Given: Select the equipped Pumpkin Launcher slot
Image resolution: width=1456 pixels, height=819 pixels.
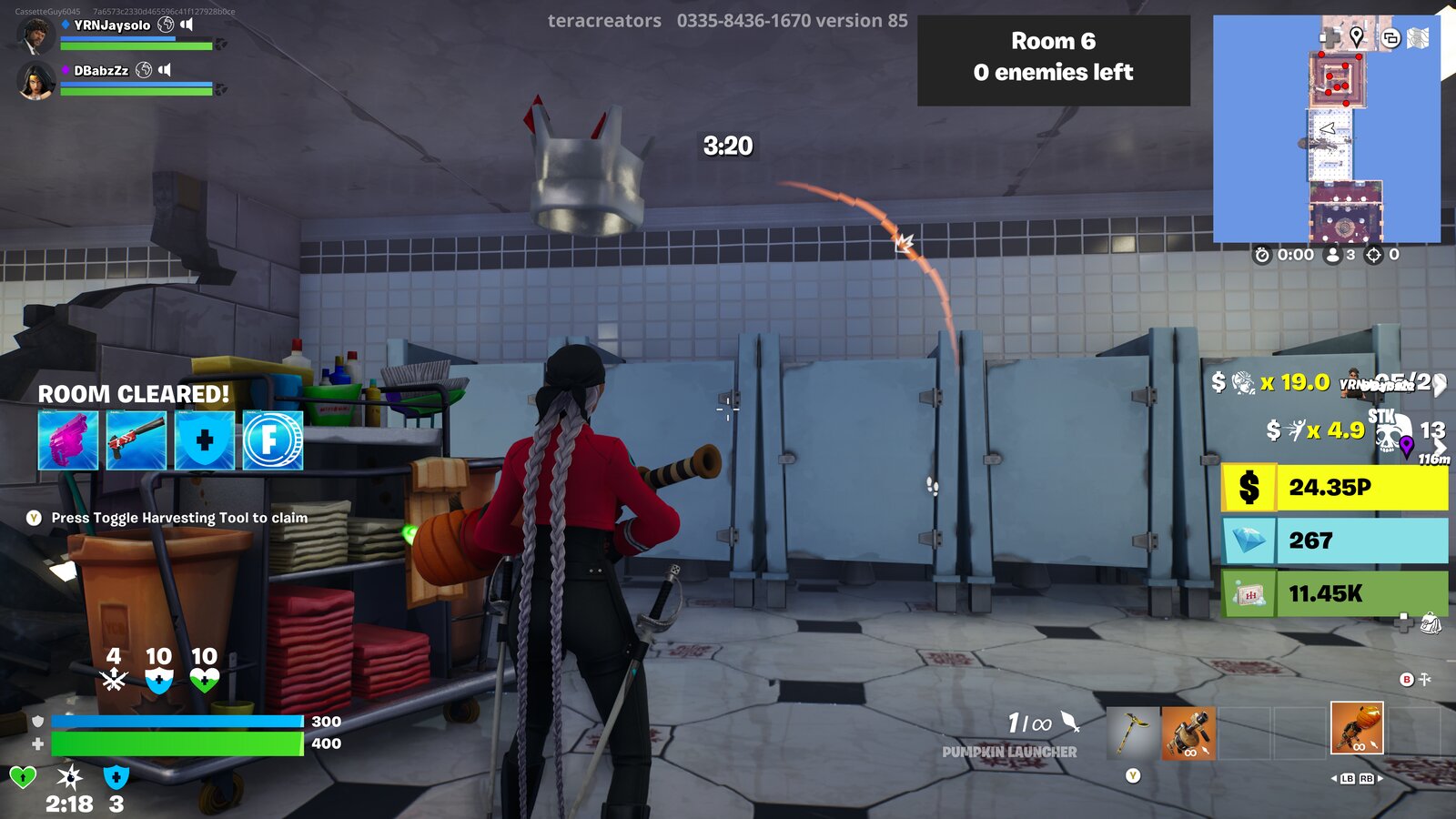Looking at the screenshot, I should 1358,728.
